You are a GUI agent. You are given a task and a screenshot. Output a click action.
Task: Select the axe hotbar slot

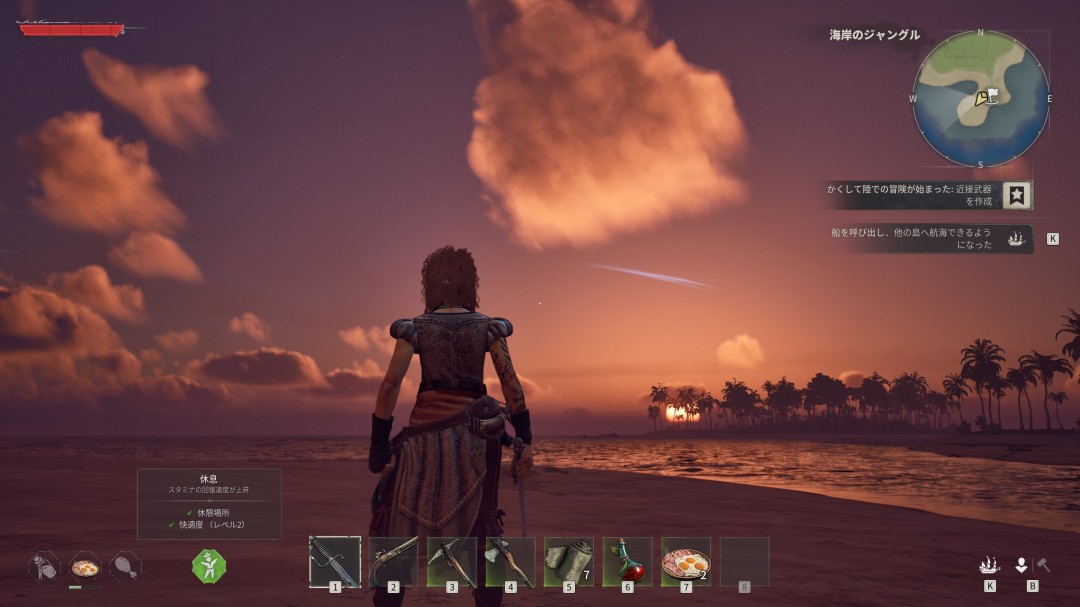coord(510,561)
